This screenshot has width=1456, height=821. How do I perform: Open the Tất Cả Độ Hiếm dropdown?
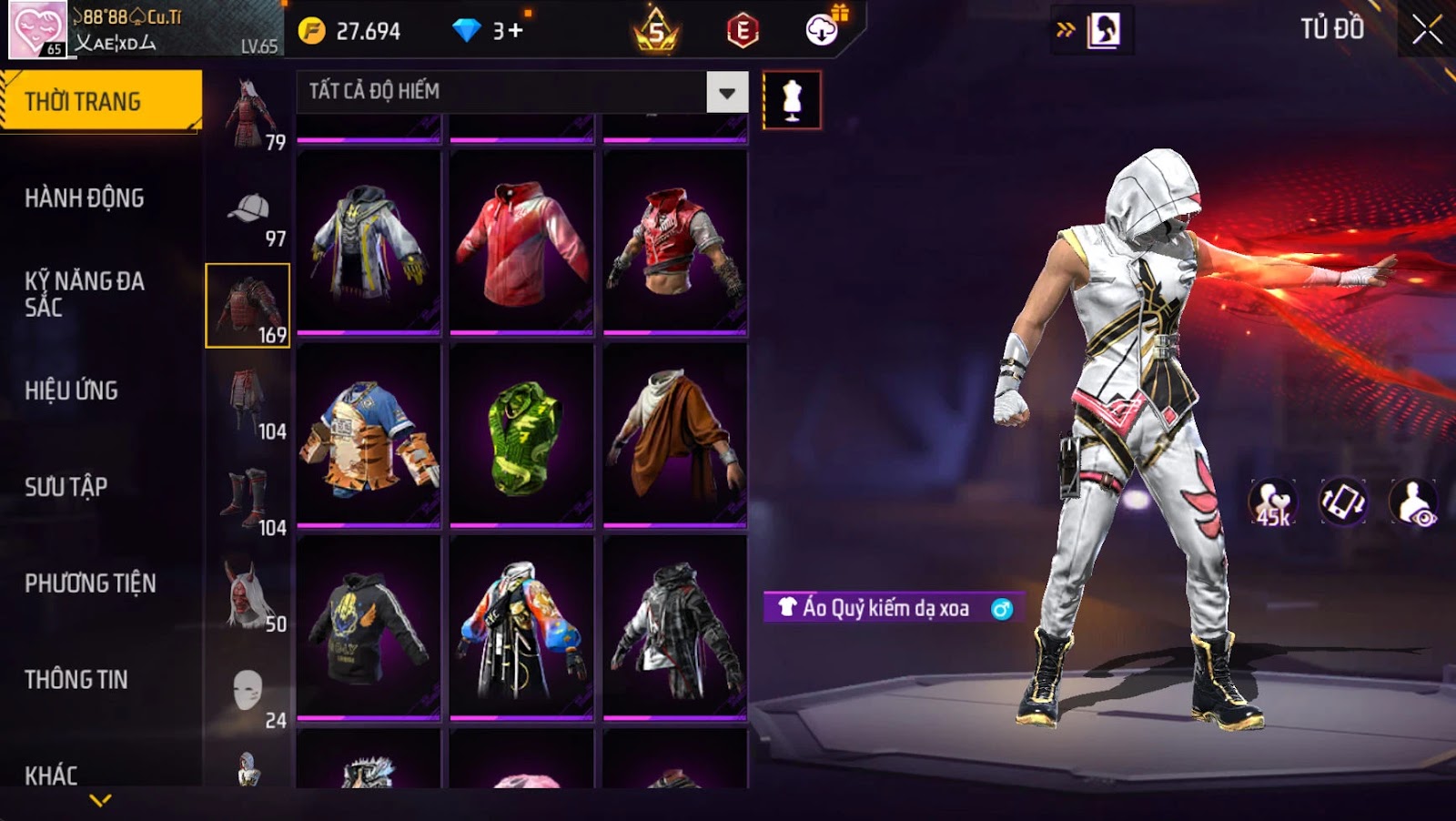(x=726, y=92)
